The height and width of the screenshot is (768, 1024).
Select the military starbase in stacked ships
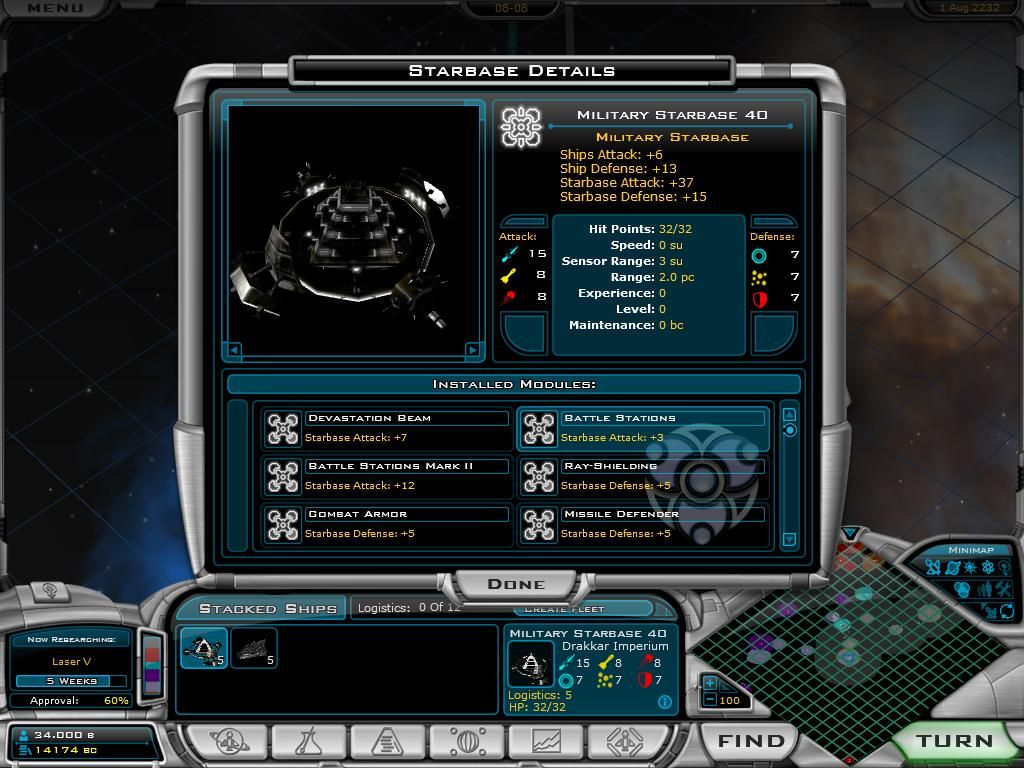tap(203, 649)
